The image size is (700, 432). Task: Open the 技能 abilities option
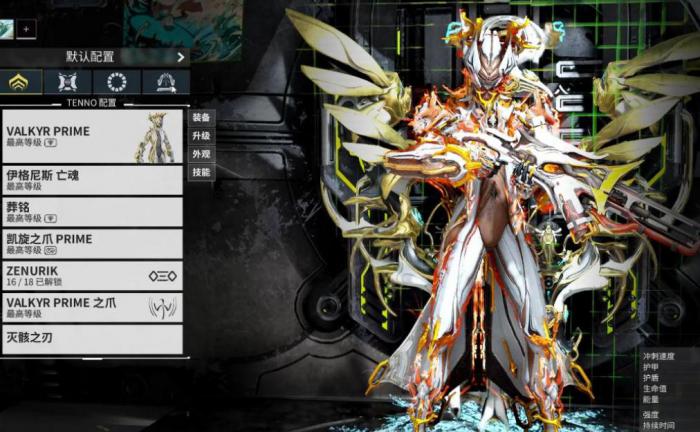[201, 172]
